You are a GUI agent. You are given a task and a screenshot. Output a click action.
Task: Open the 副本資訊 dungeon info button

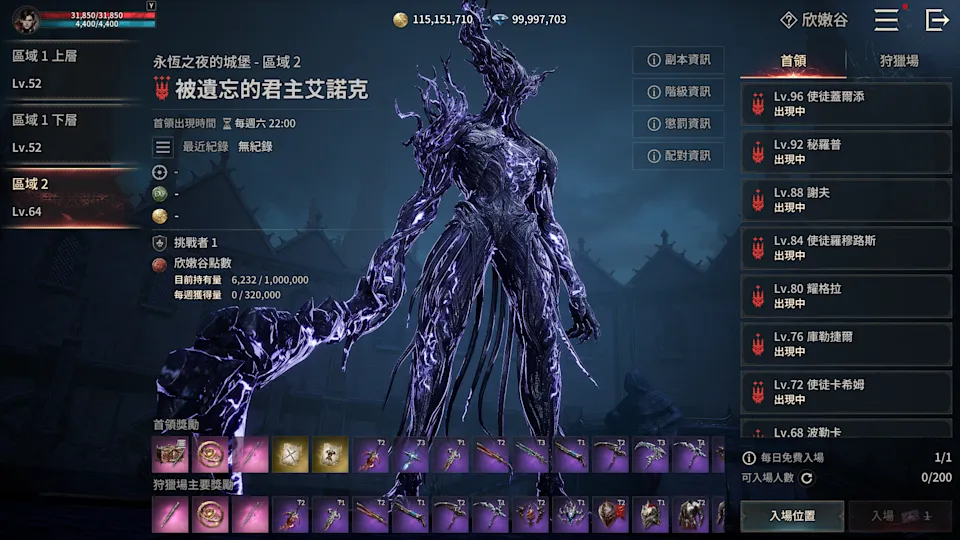coord(679,60)
